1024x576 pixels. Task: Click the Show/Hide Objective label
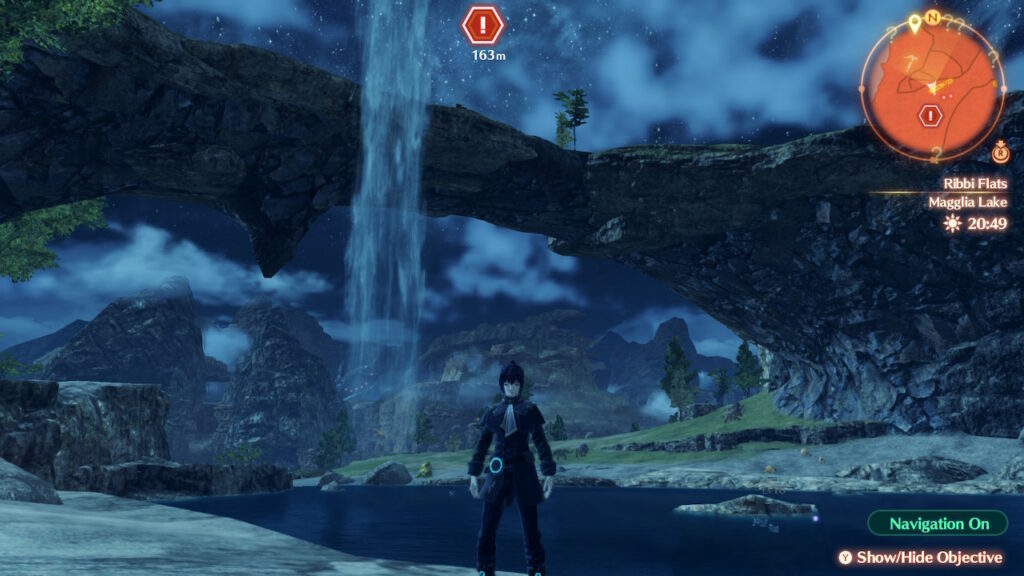click(920, 557)
